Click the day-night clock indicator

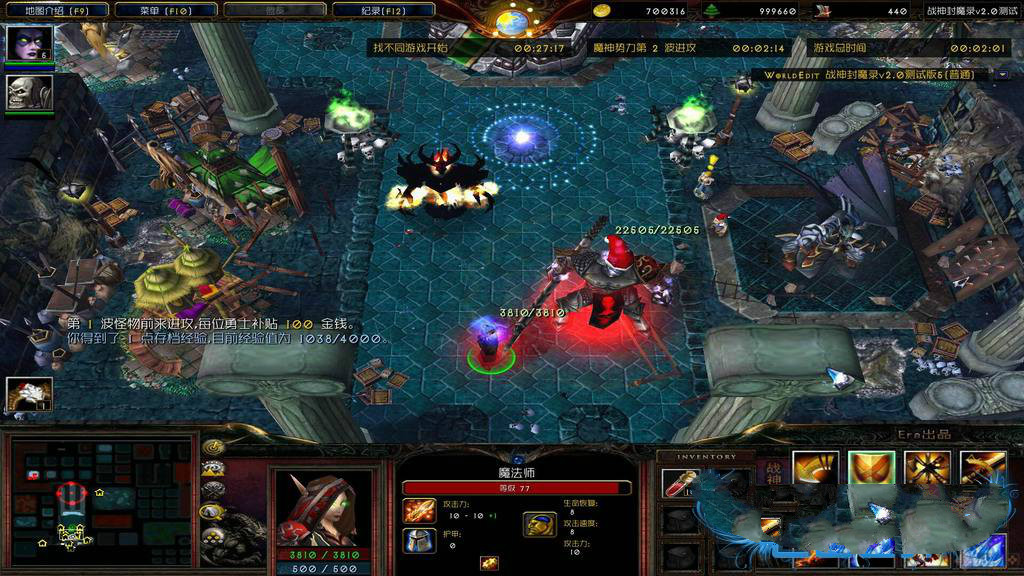click(512, 17)
